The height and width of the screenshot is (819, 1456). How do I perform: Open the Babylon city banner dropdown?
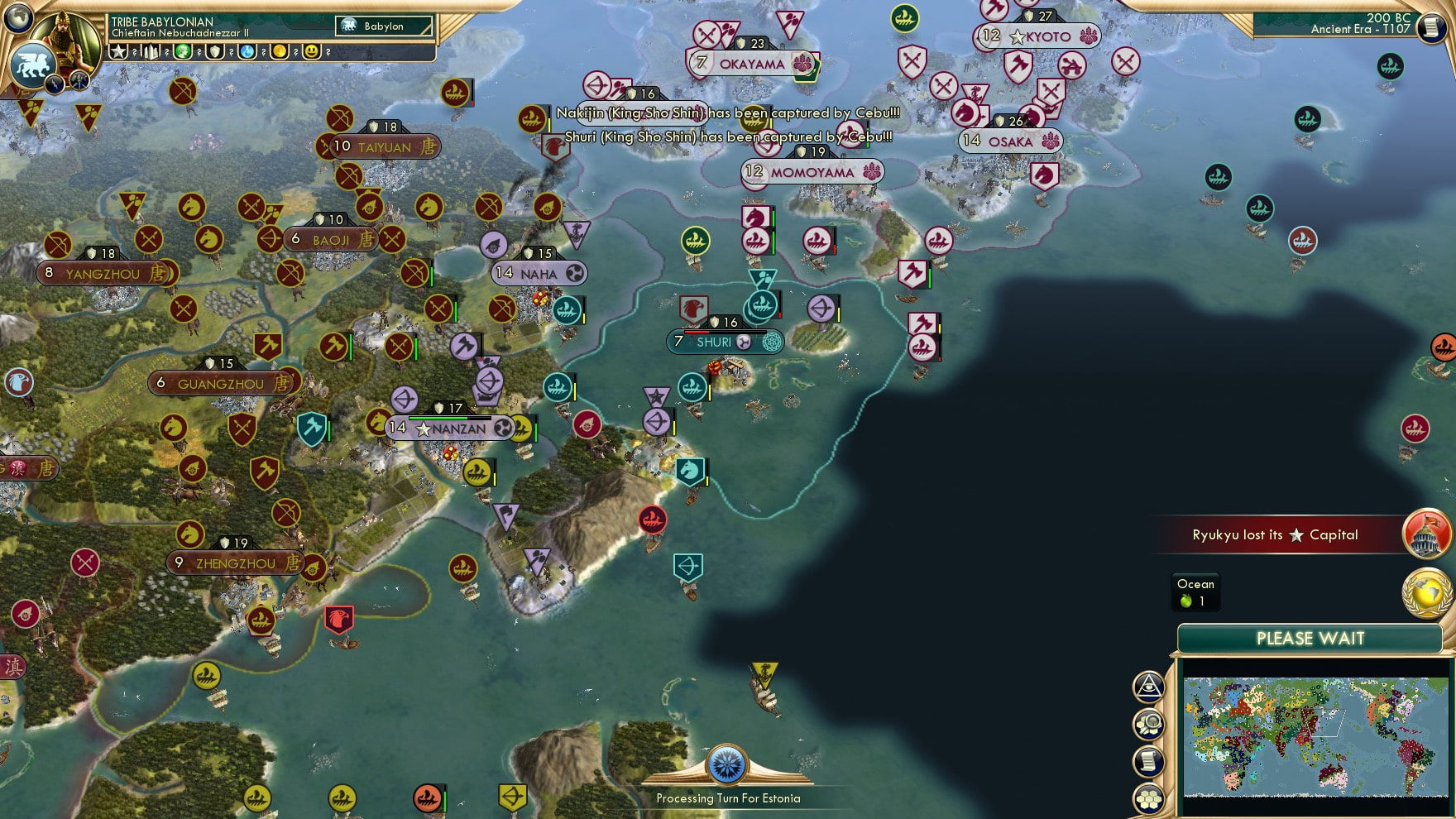pyautogui.click(x=383, y=26)
